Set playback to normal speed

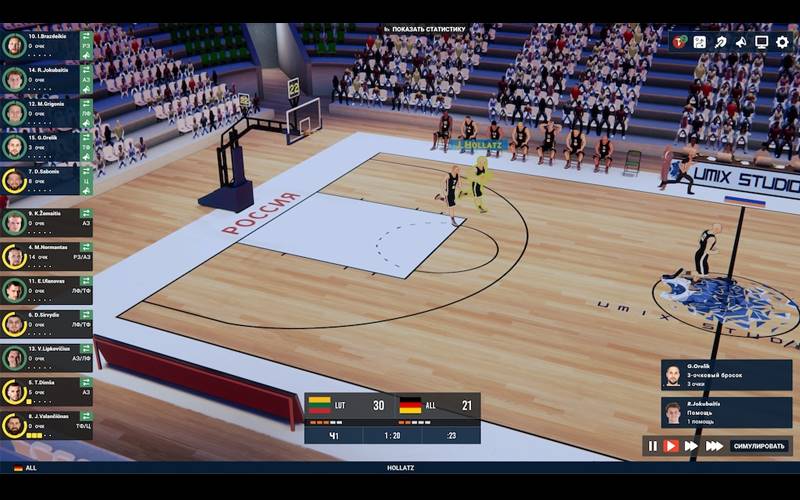point(671,446)
